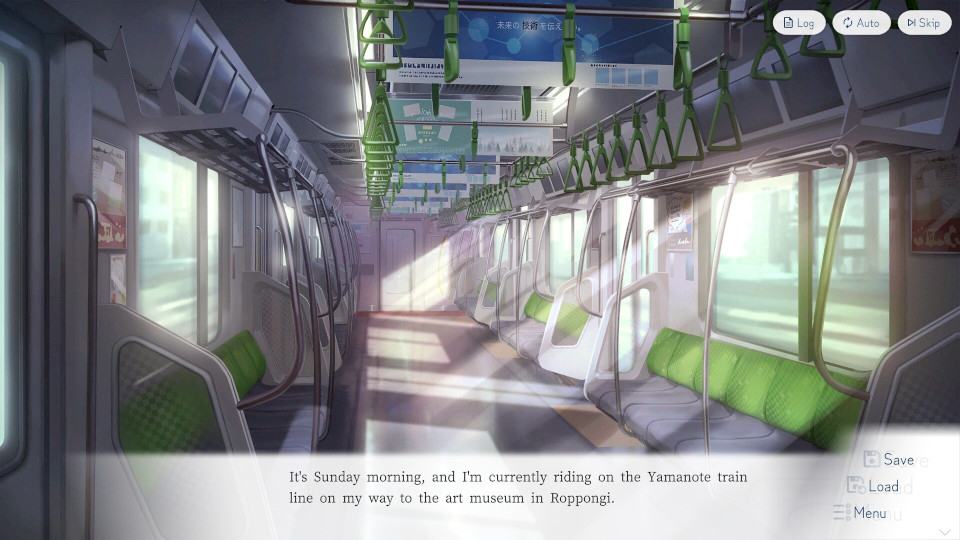
Task: Open the Load game screen
Action: (873, 486)
